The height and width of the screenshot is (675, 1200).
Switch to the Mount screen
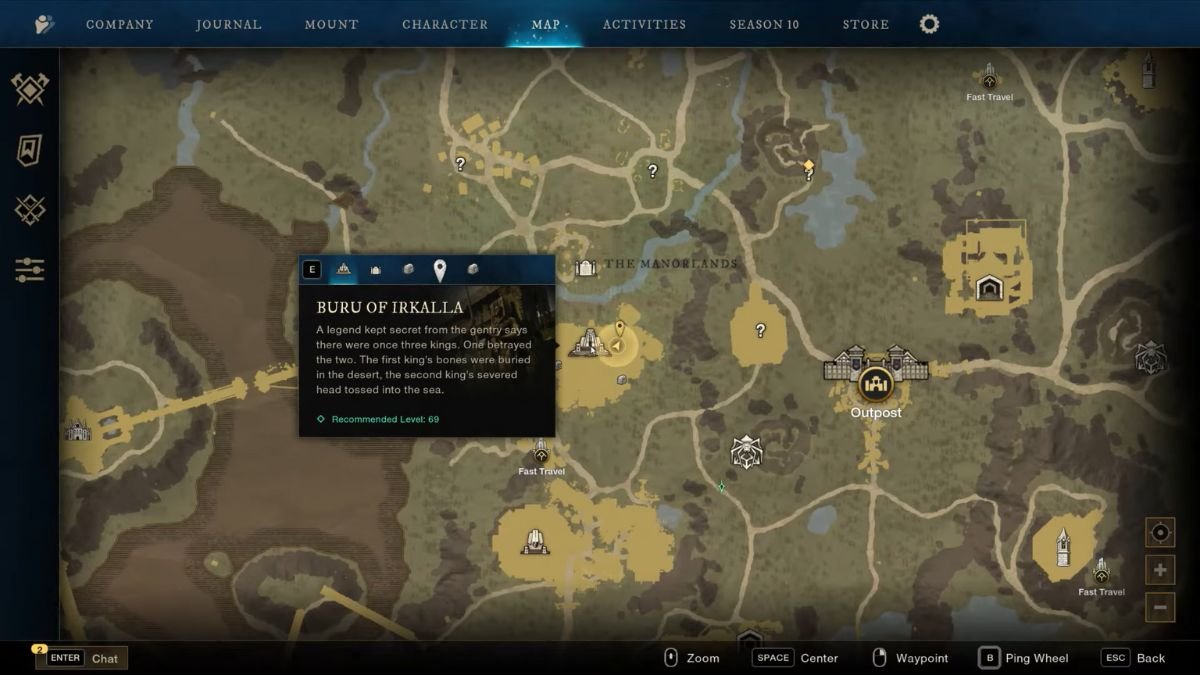coord(331,24)
